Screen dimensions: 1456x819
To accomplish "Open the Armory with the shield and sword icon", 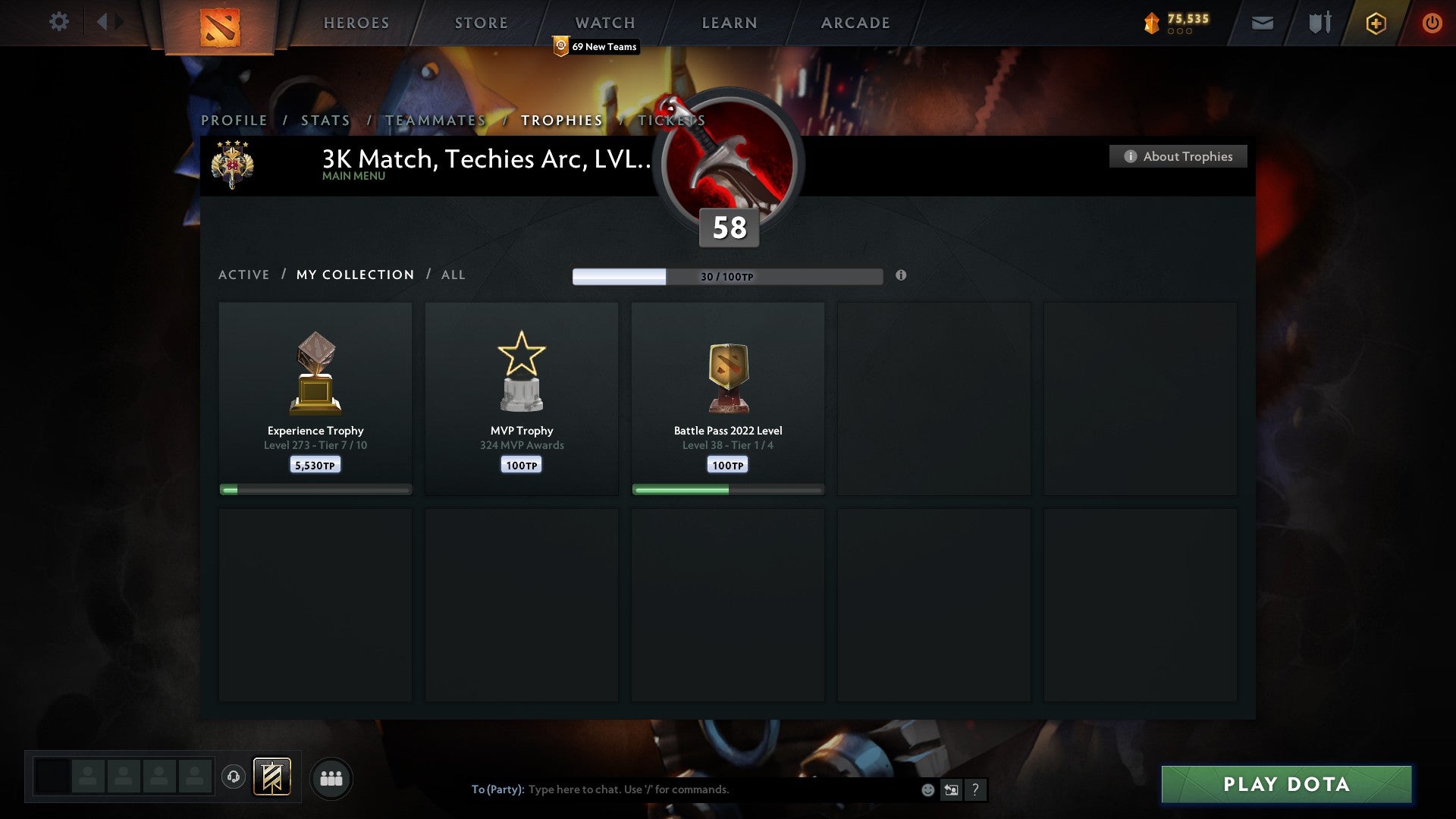I will (x=1319, y=23).
